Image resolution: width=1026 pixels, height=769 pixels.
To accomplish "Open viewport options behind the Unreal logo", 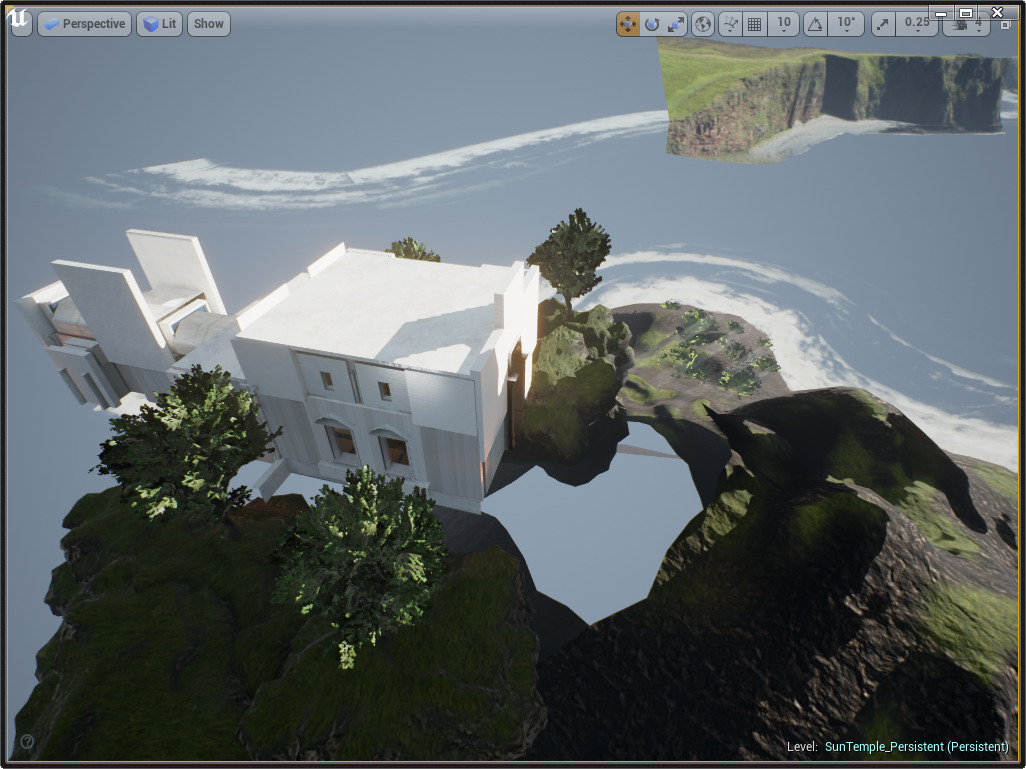I will tap(20, 23).
